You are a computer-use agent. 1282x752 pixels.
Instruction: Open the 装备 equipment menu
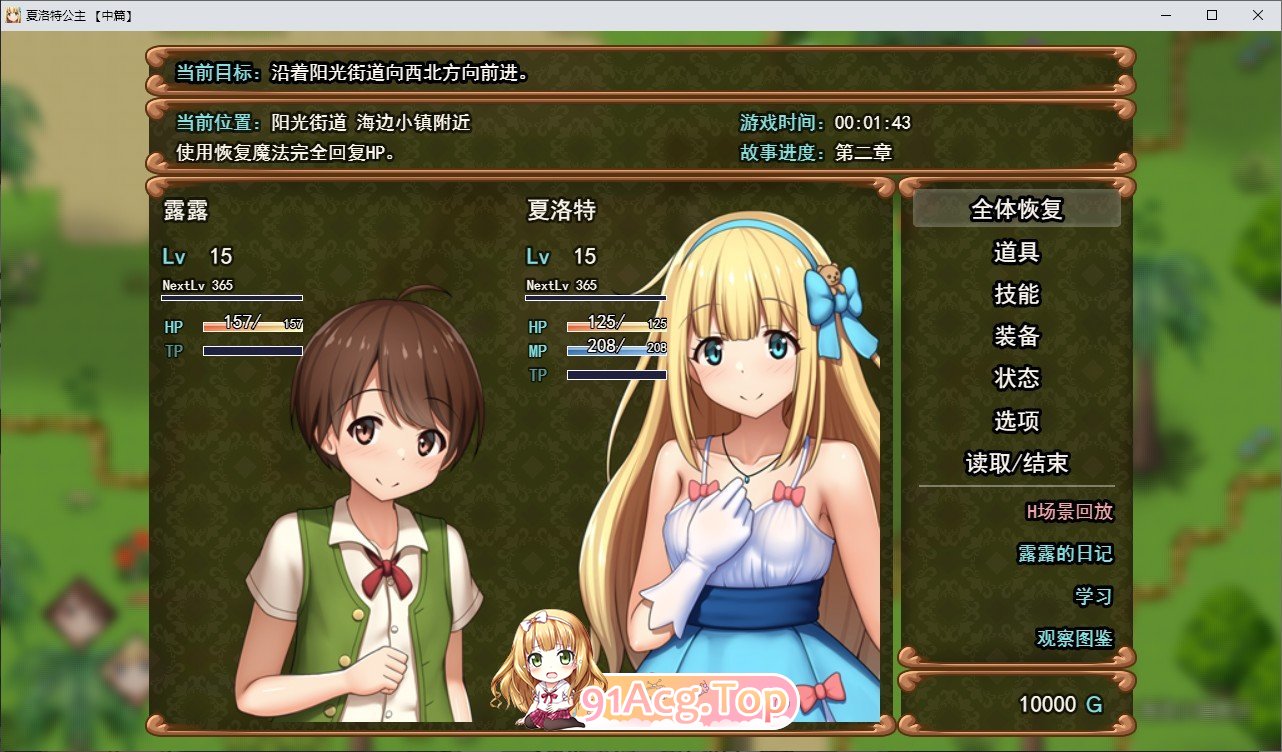(x=1017, y=337)
